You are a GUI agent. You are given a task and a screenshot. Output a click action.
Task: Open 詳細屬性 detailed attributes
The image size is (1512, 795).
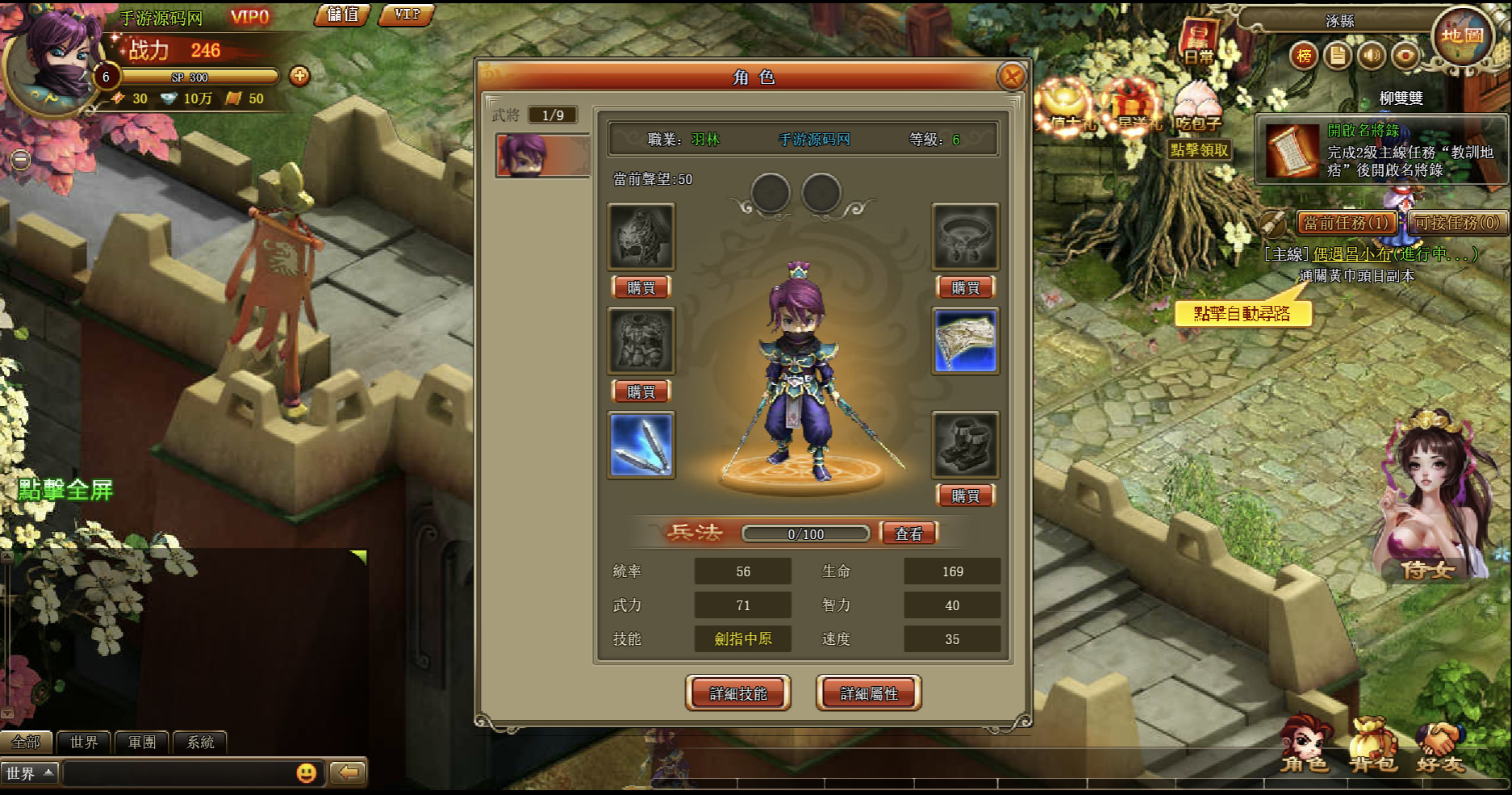tap(868, 693)
